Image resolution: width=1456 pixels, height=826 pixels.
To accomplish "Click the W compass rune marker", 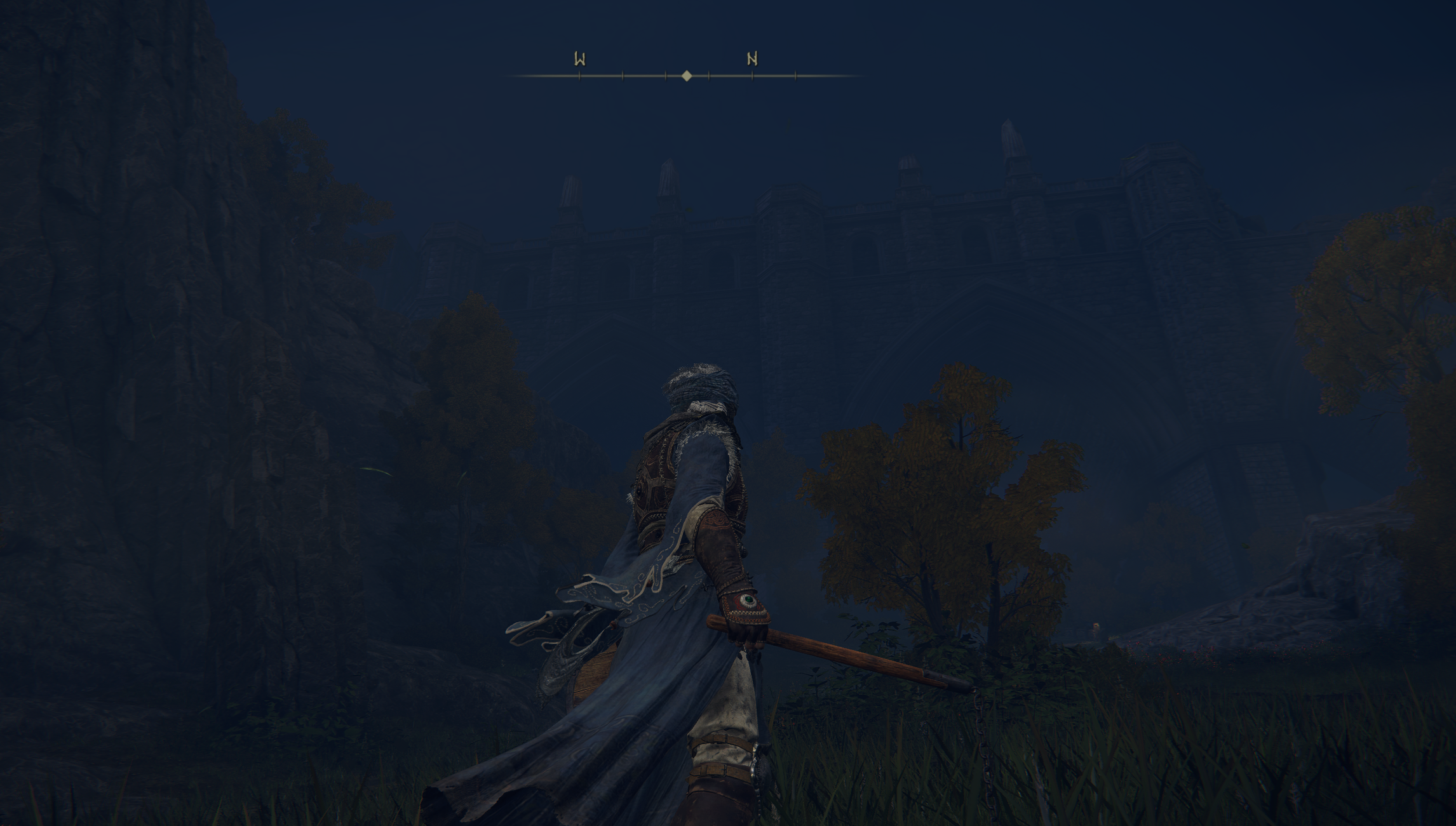I will (x=579, y=58).
